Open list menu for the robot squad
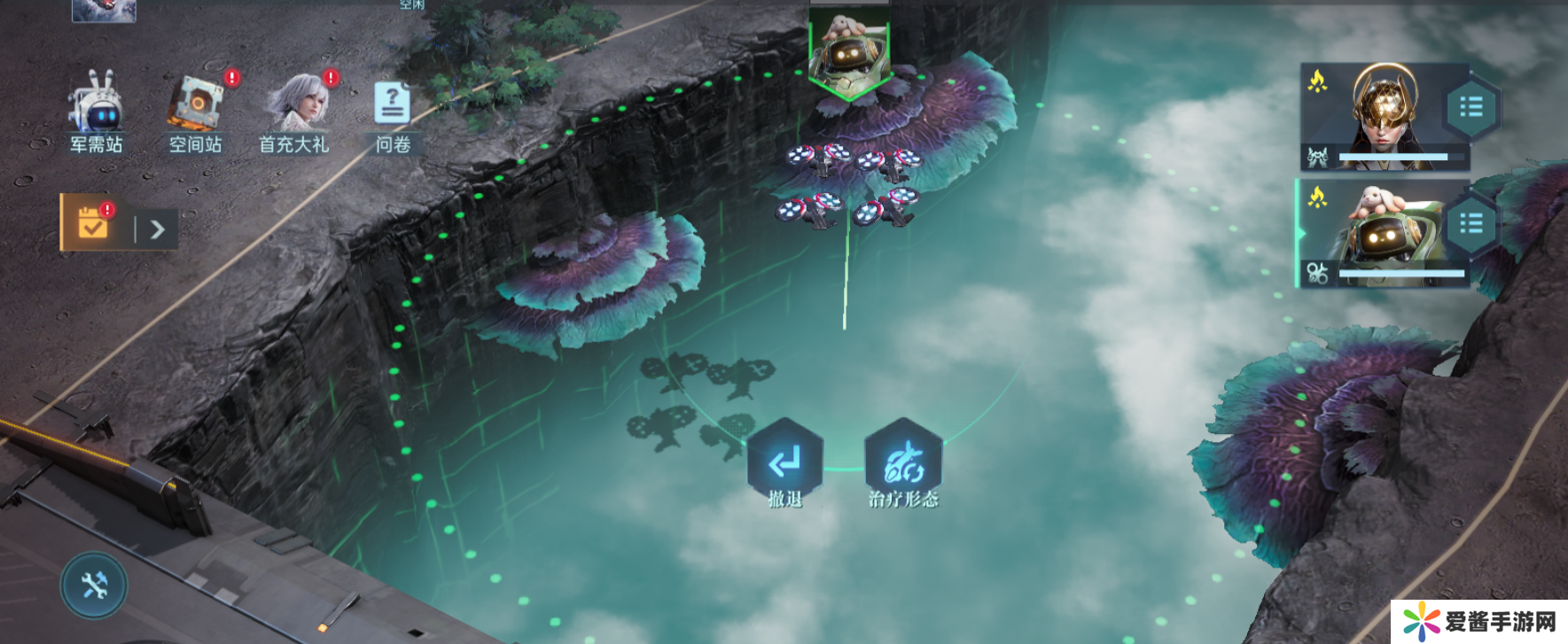 1470,224
